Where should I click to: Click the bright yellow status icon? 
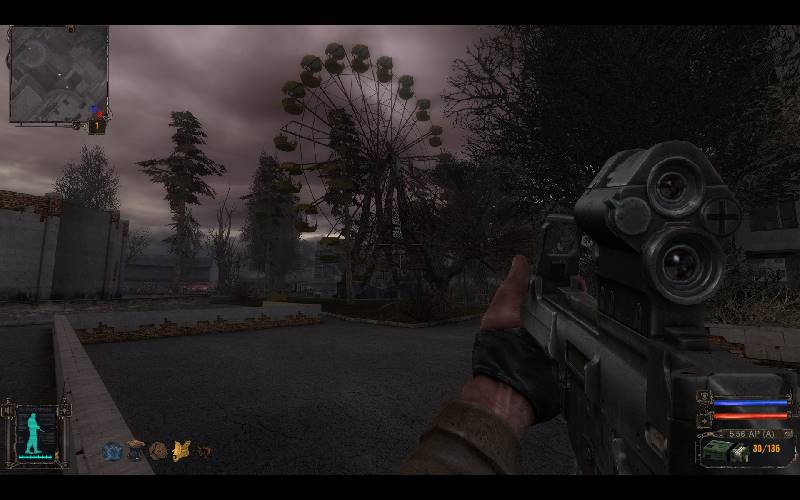pyautogui.click(x=181, y=451)
